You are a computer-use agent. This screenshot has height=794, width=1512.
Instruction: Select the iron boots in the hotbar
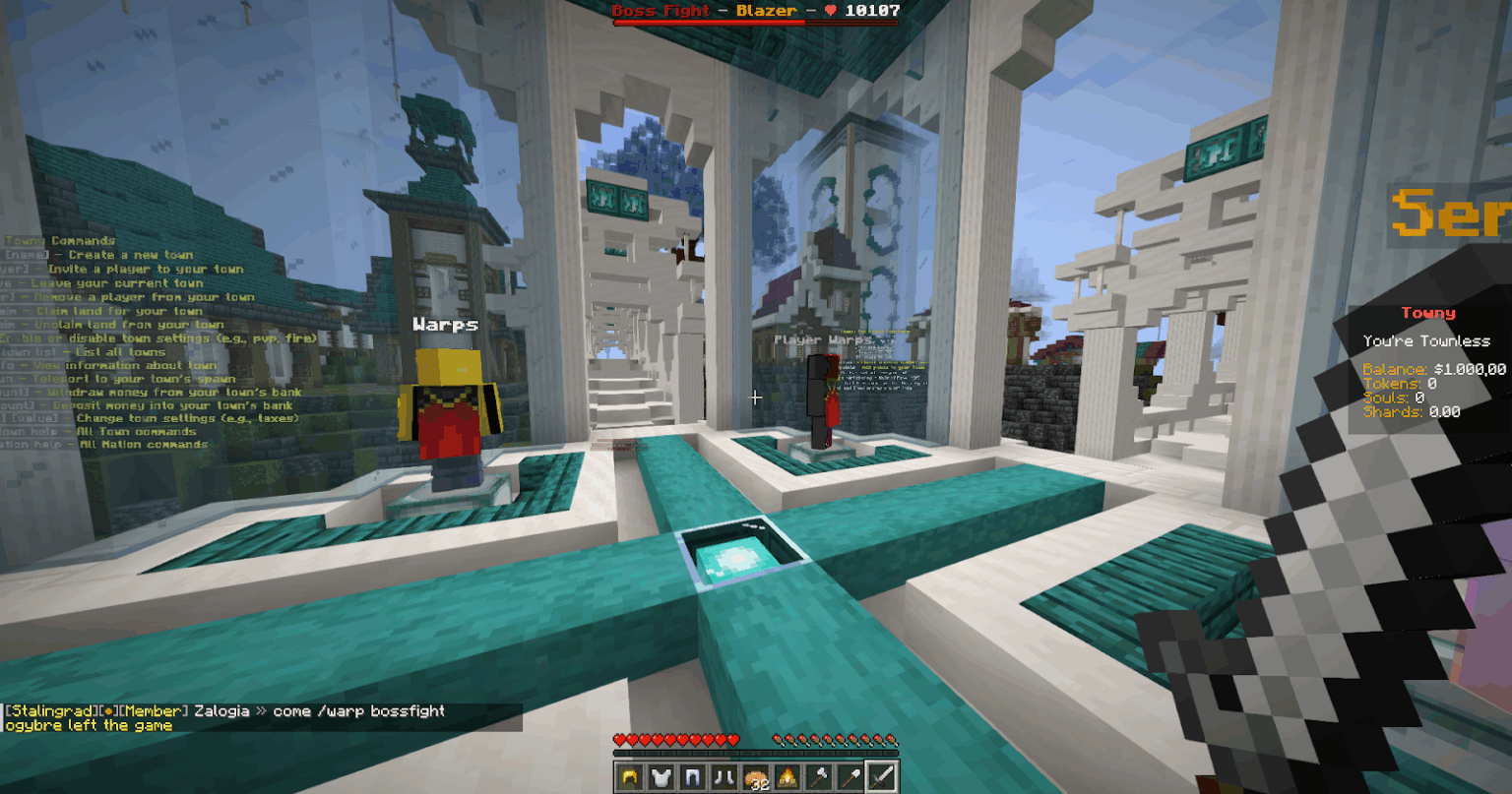coord(723,775)
